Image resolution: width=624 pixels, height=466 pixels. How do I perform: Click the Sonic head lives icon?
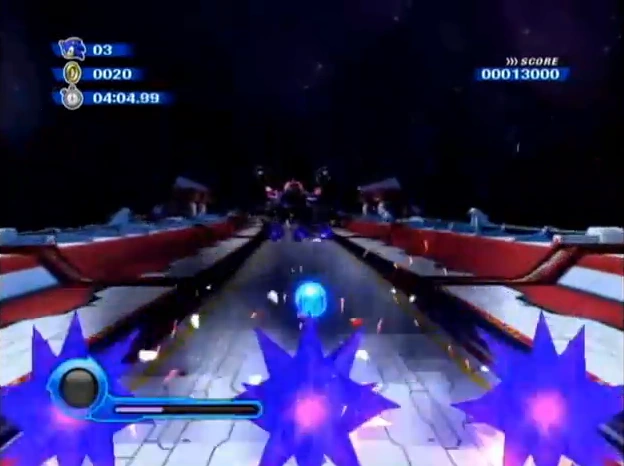pos(72,49)
